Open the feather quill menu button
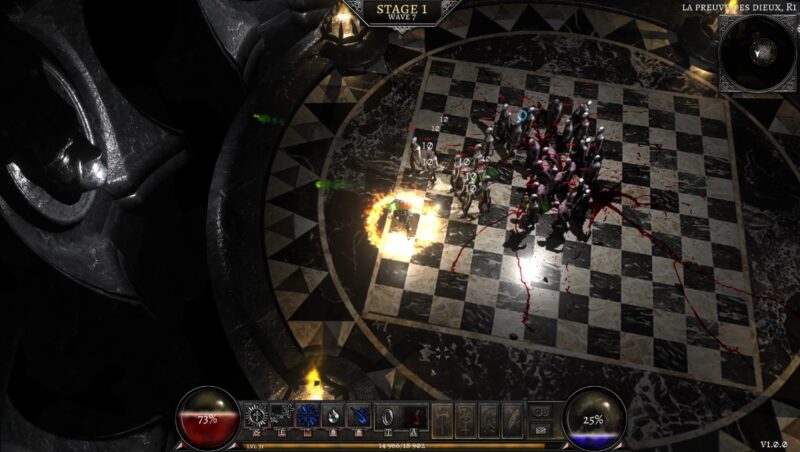This screenshot has width=800, height=452. (x=512, y=417)
